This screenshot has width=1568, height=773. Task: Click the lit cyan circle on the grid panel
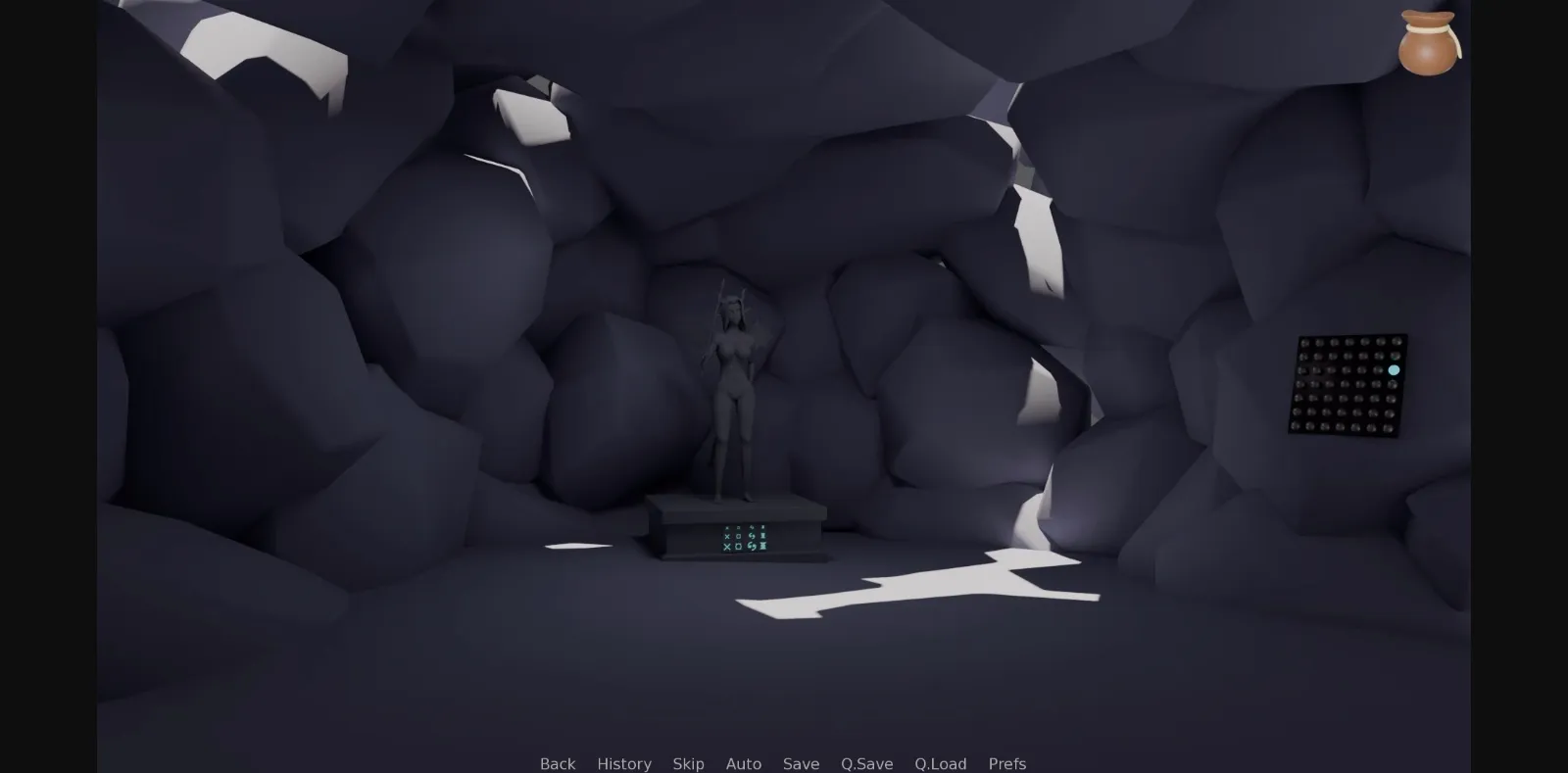tap(1393, 370)
